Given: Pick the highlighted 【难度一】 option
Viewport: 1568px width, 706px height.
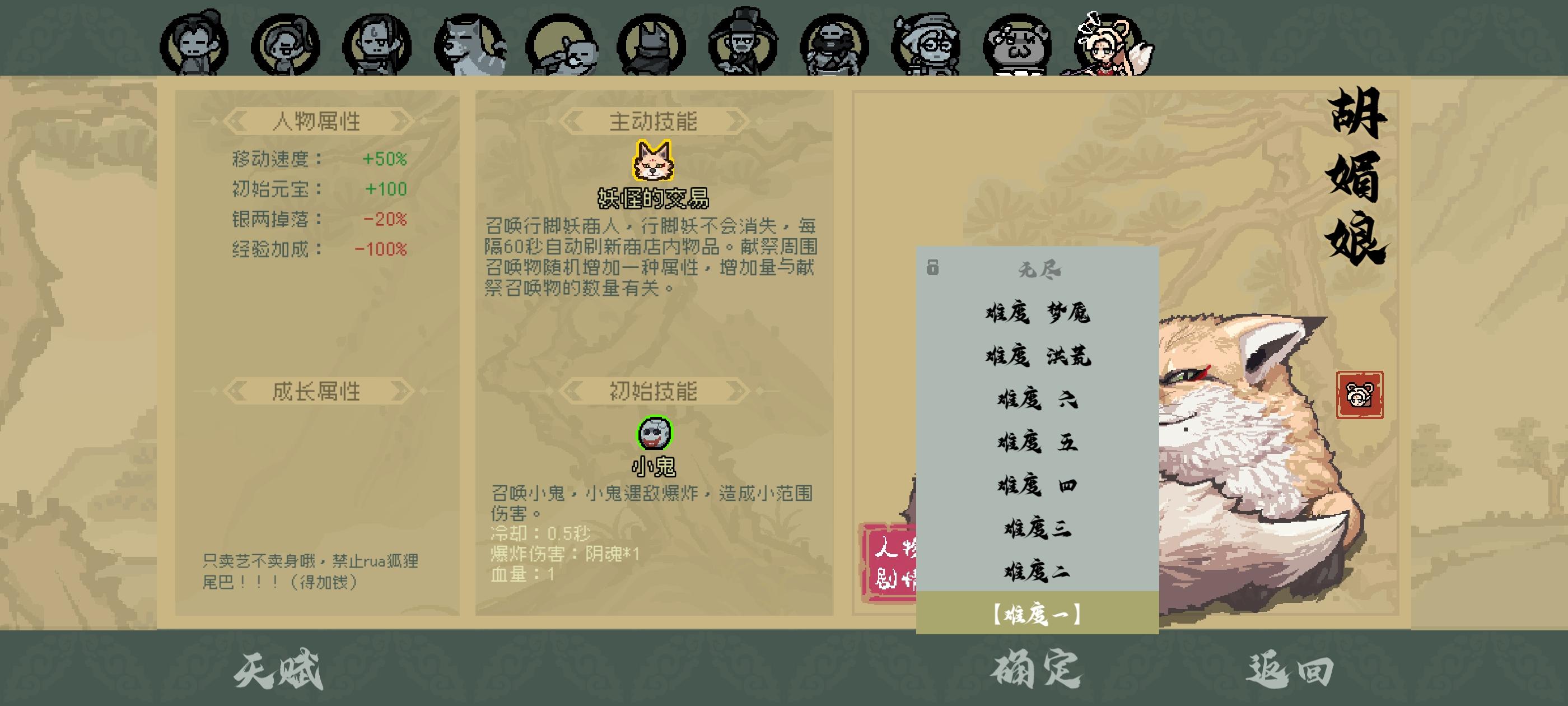Looking at the screenshot, I should pyautogui.click(x=1037, y=615).
